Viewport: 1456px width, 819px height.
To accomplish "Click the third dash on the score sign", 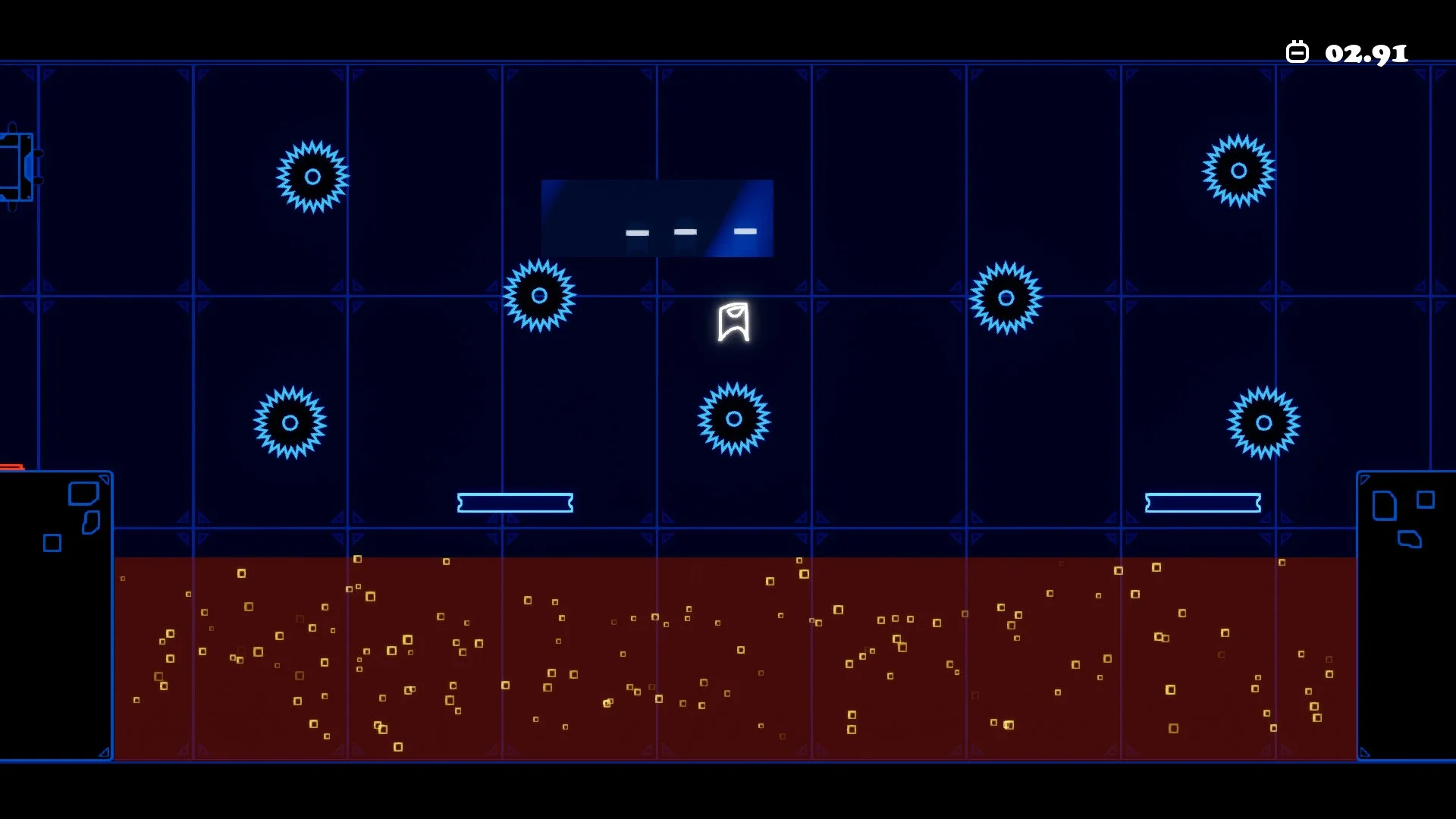I will (x=745, y=231).
